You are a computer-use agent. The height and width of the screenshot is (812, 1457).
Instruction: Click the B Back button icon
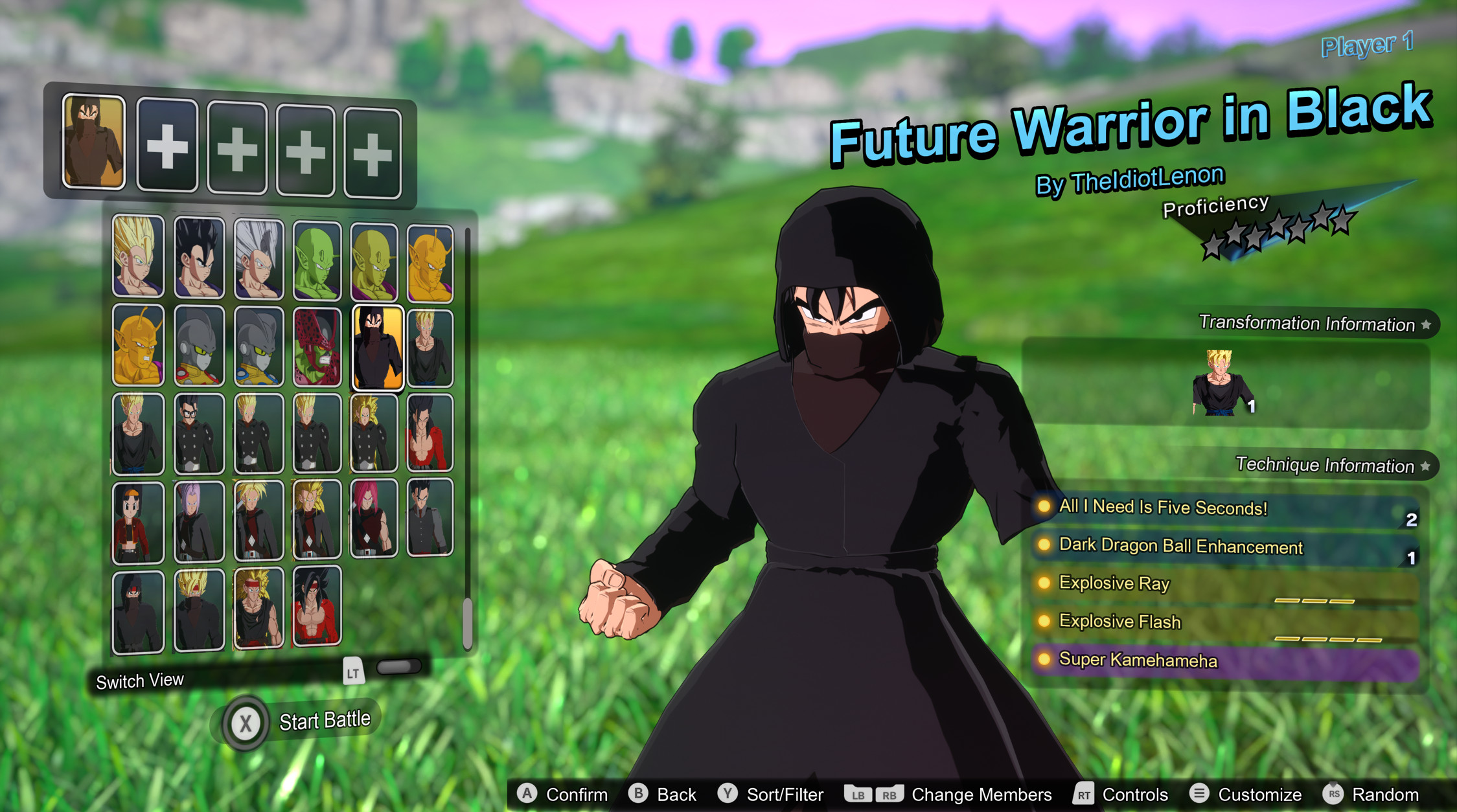pyautogui.click(x=638, y=795)
